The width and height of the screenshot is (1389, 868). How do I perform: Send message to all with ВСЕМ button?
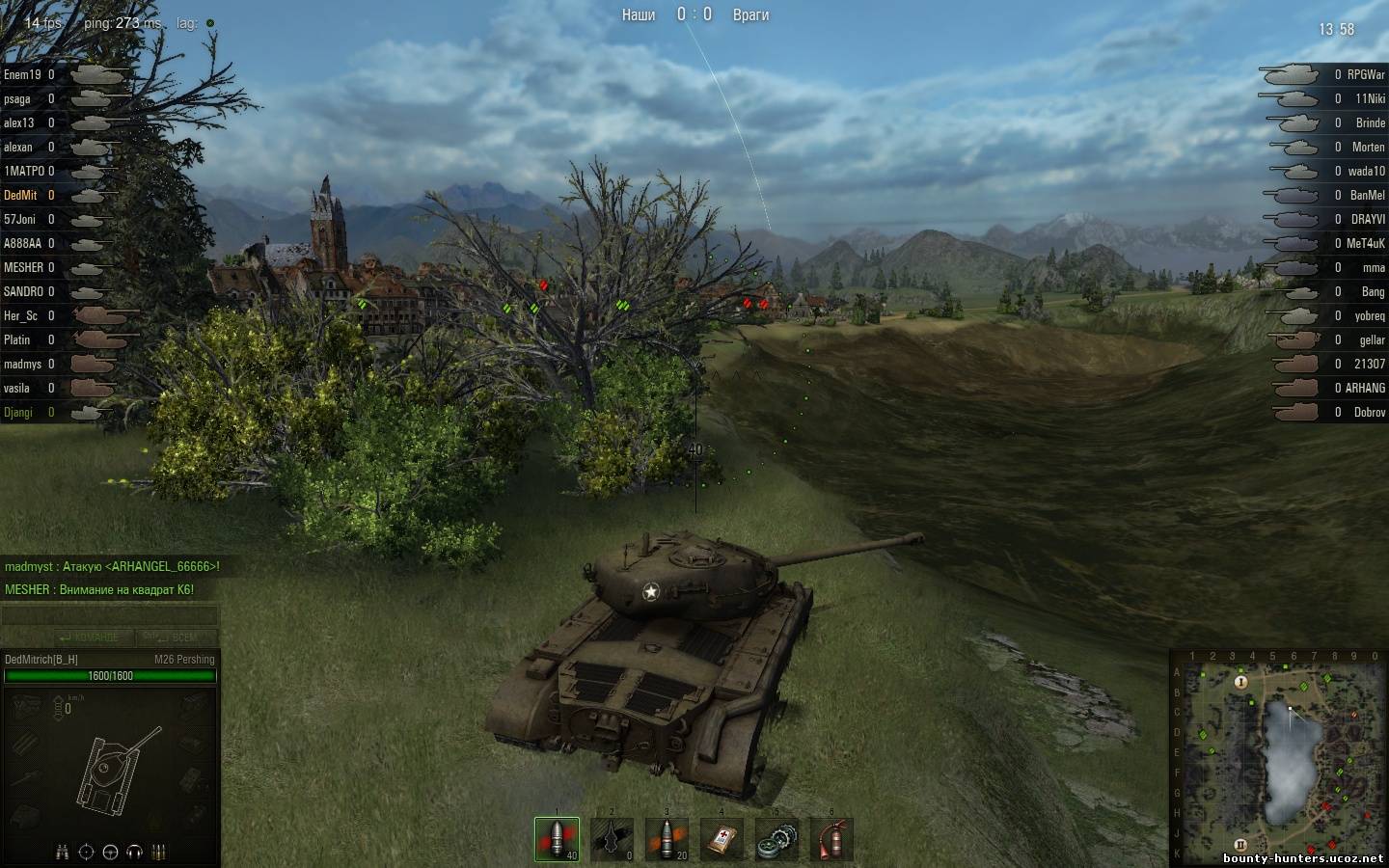tap(177, 637)
